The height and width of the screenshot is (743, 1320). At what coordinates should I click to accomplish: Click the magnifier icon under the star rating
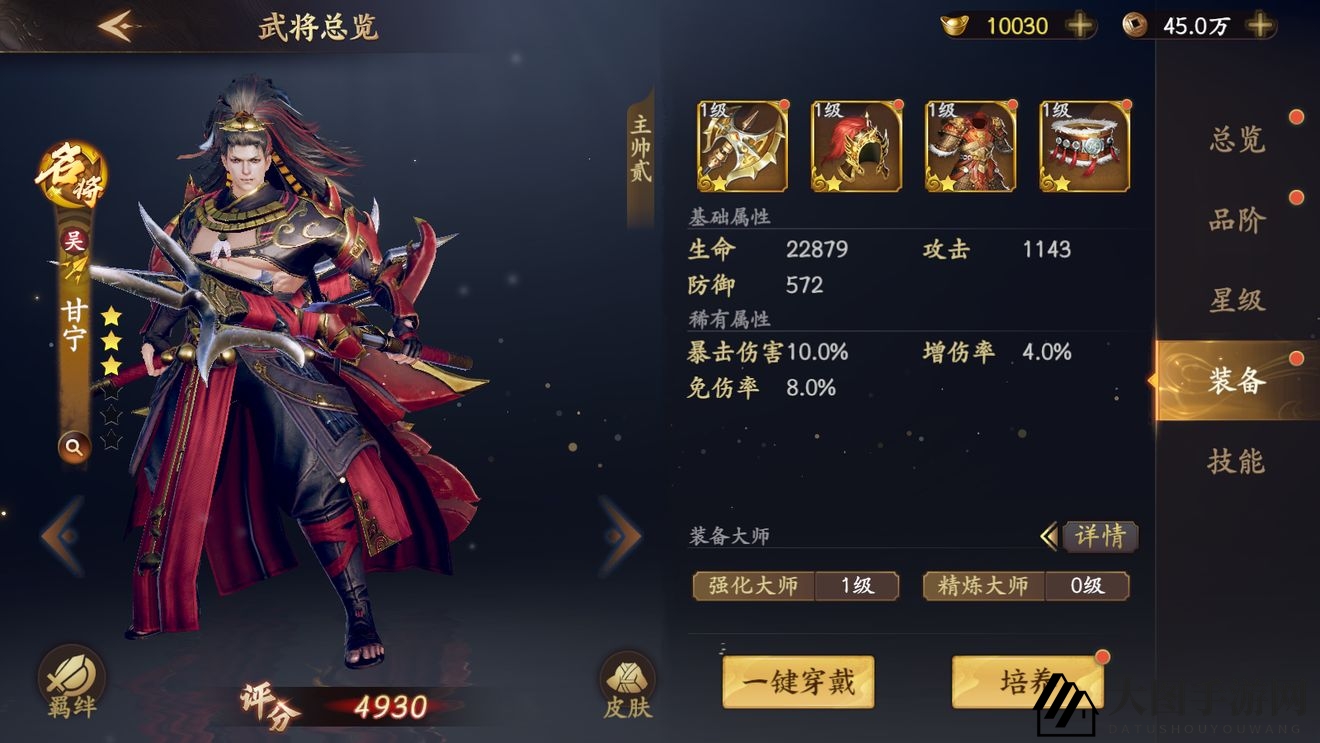(x=74, y=447)
